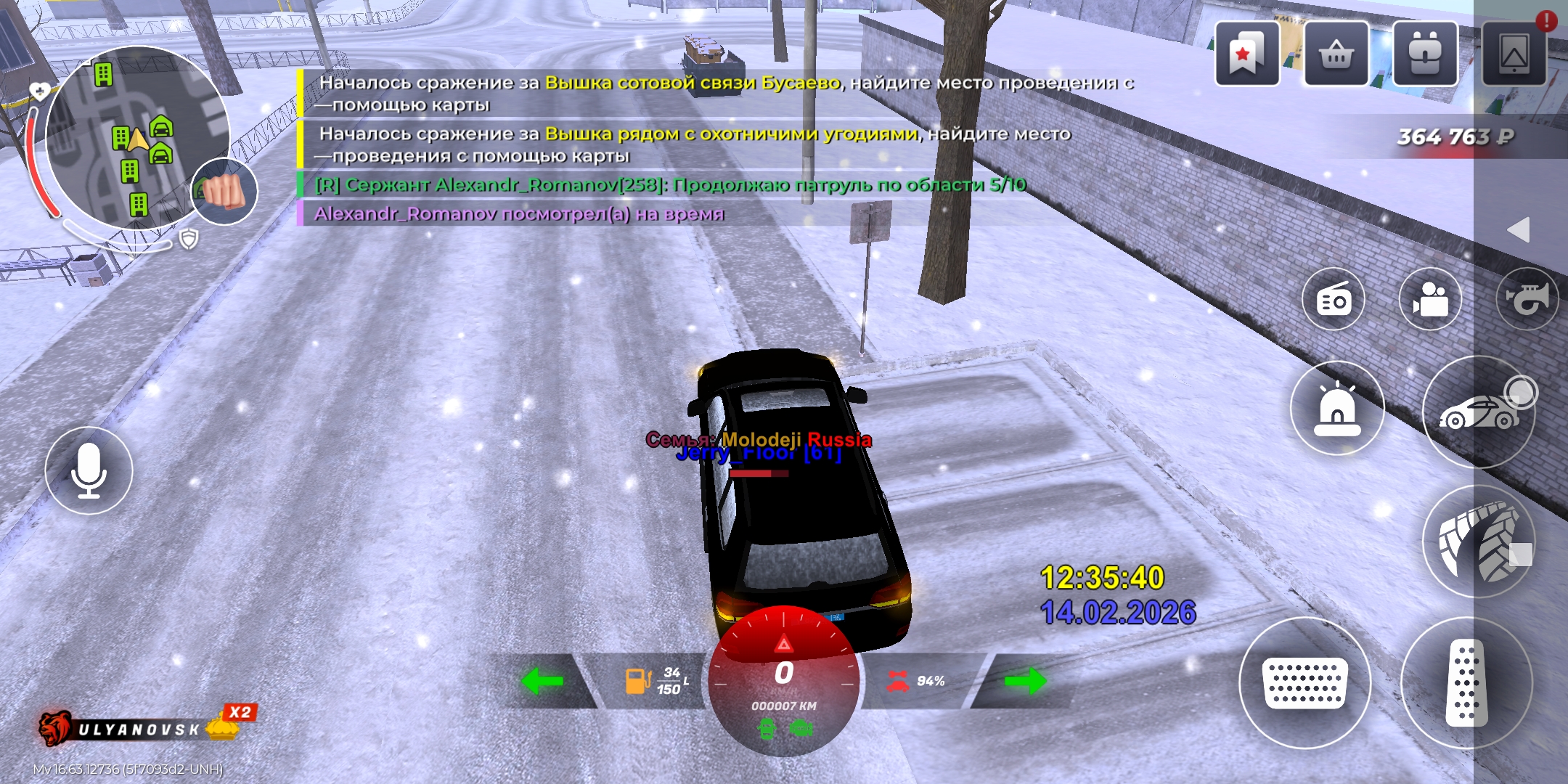Open the tablet icon with red alert
This screenshot has height=784, width=1568.
[x=1514, y=54]
